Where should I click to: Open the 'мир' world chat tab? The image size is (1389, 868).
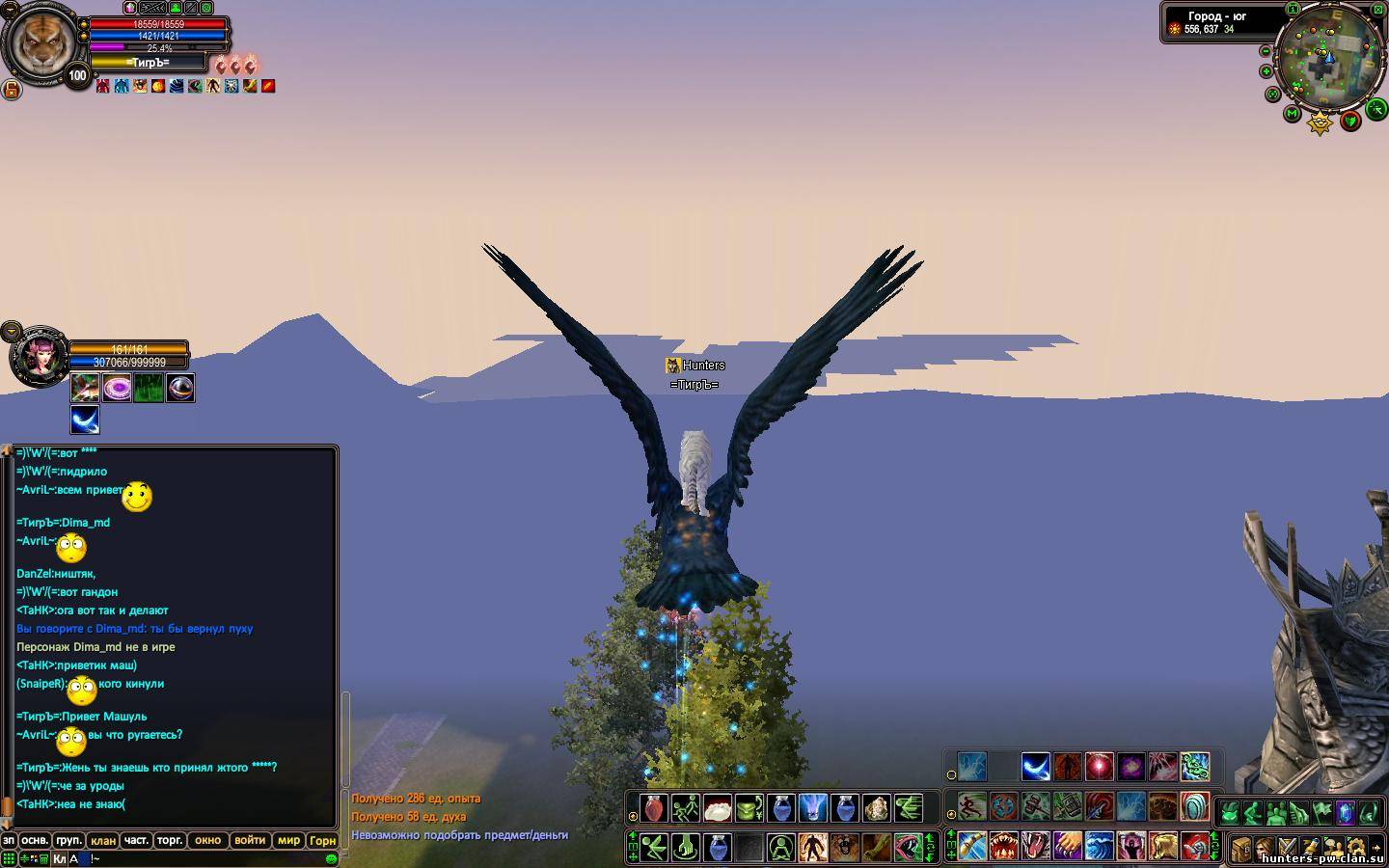pyautogui.click(x=288, y=841)
